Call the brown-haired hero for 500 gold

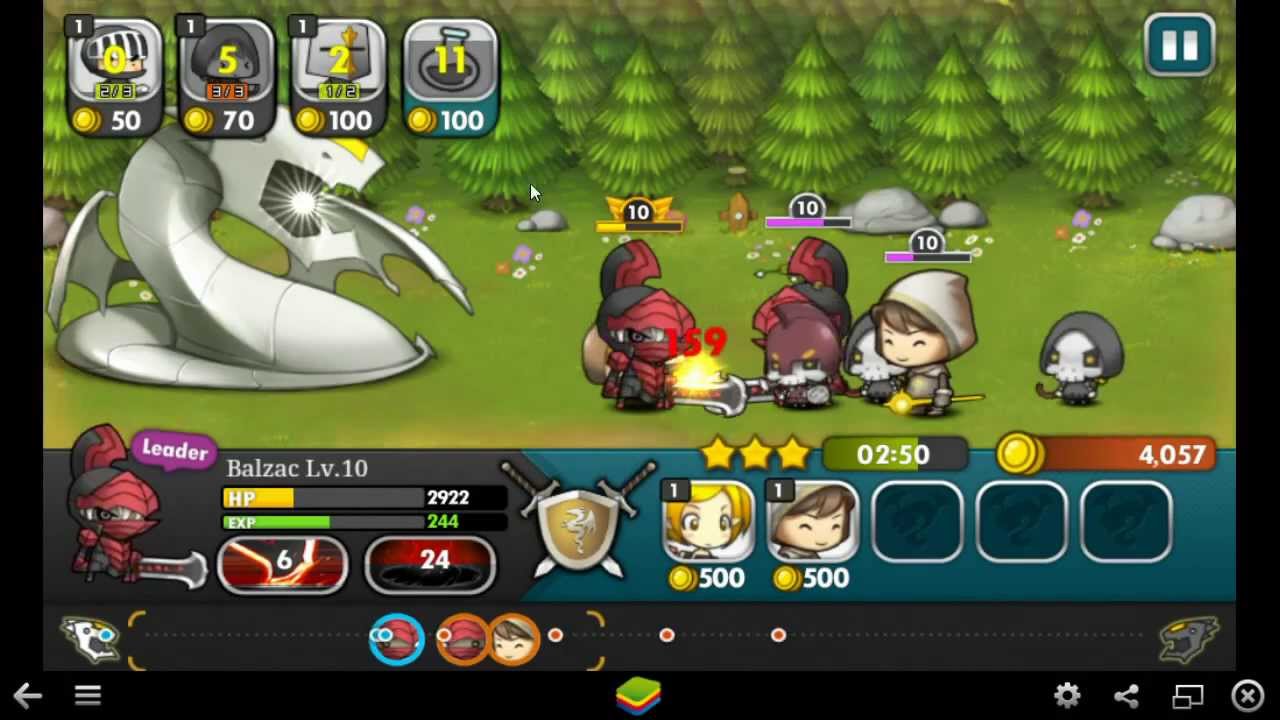(813, 523)
